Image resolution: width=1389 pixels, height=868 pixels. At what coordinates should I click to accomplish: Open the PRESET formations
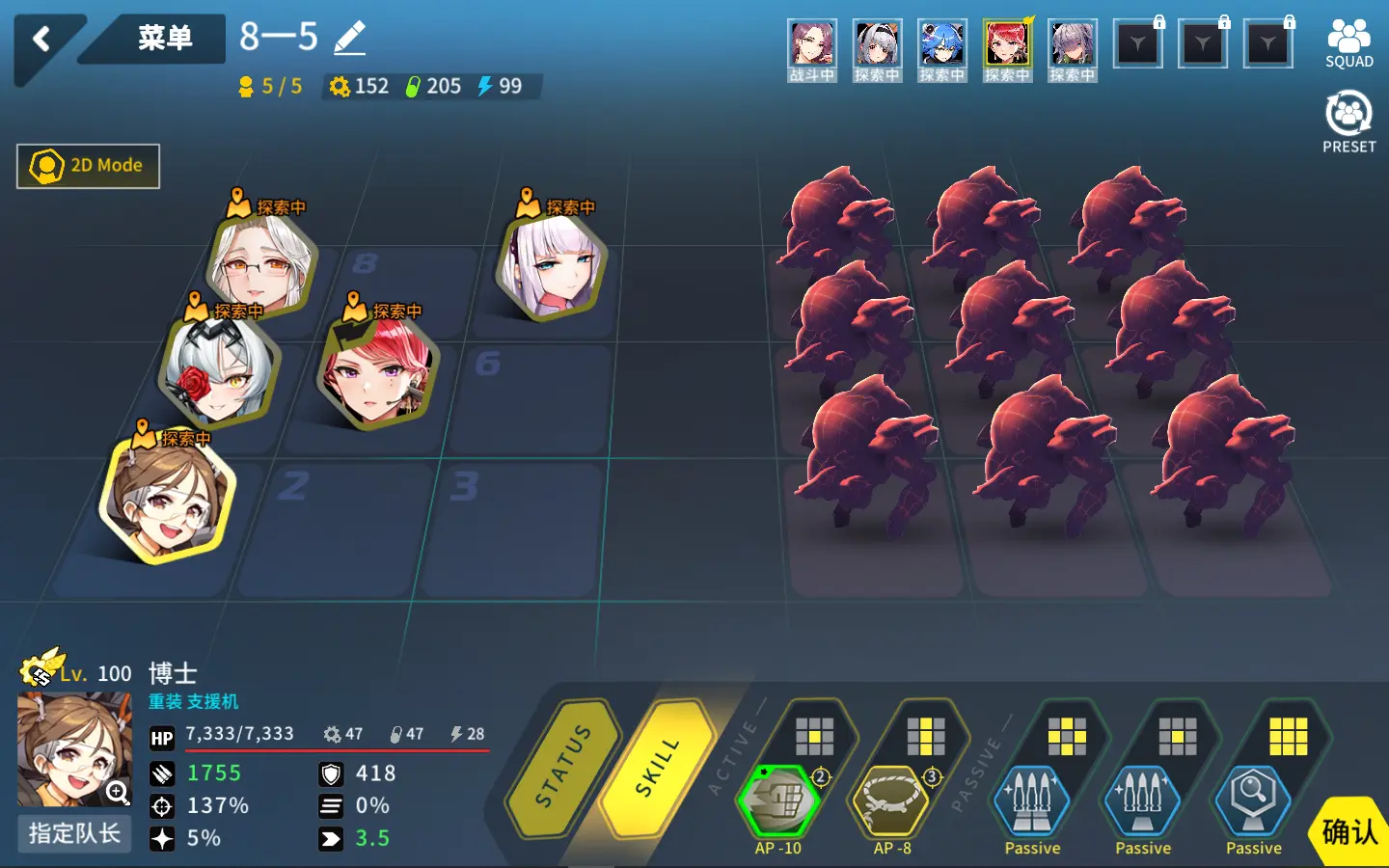tap(1348, 121)
